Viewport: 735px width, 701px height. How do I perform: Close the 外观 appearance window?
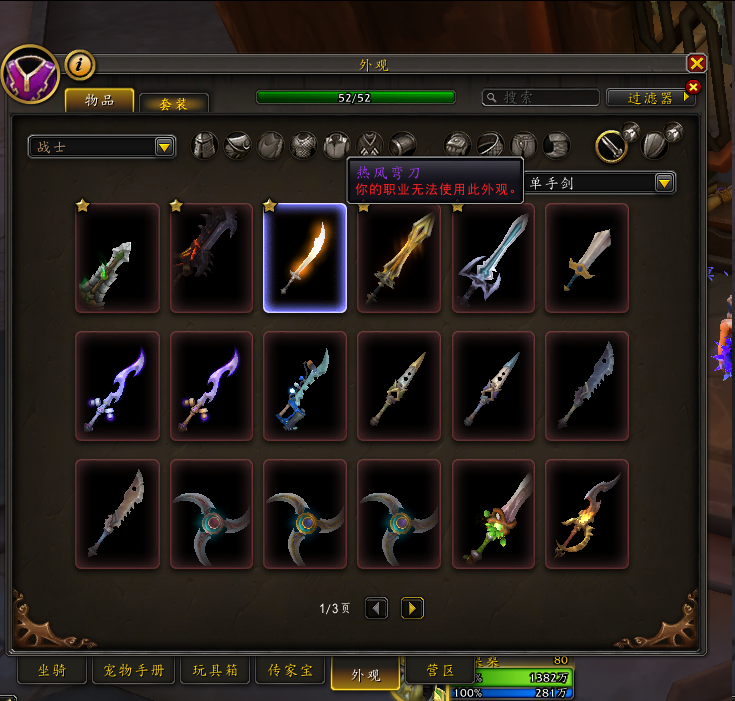coord(697,64)
